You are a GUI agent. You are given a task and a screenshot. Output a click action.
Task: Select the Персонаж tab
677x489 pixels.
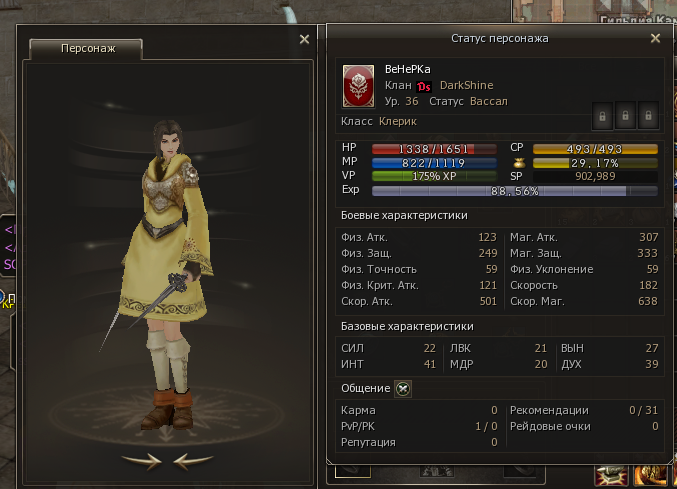coord(86,48)
